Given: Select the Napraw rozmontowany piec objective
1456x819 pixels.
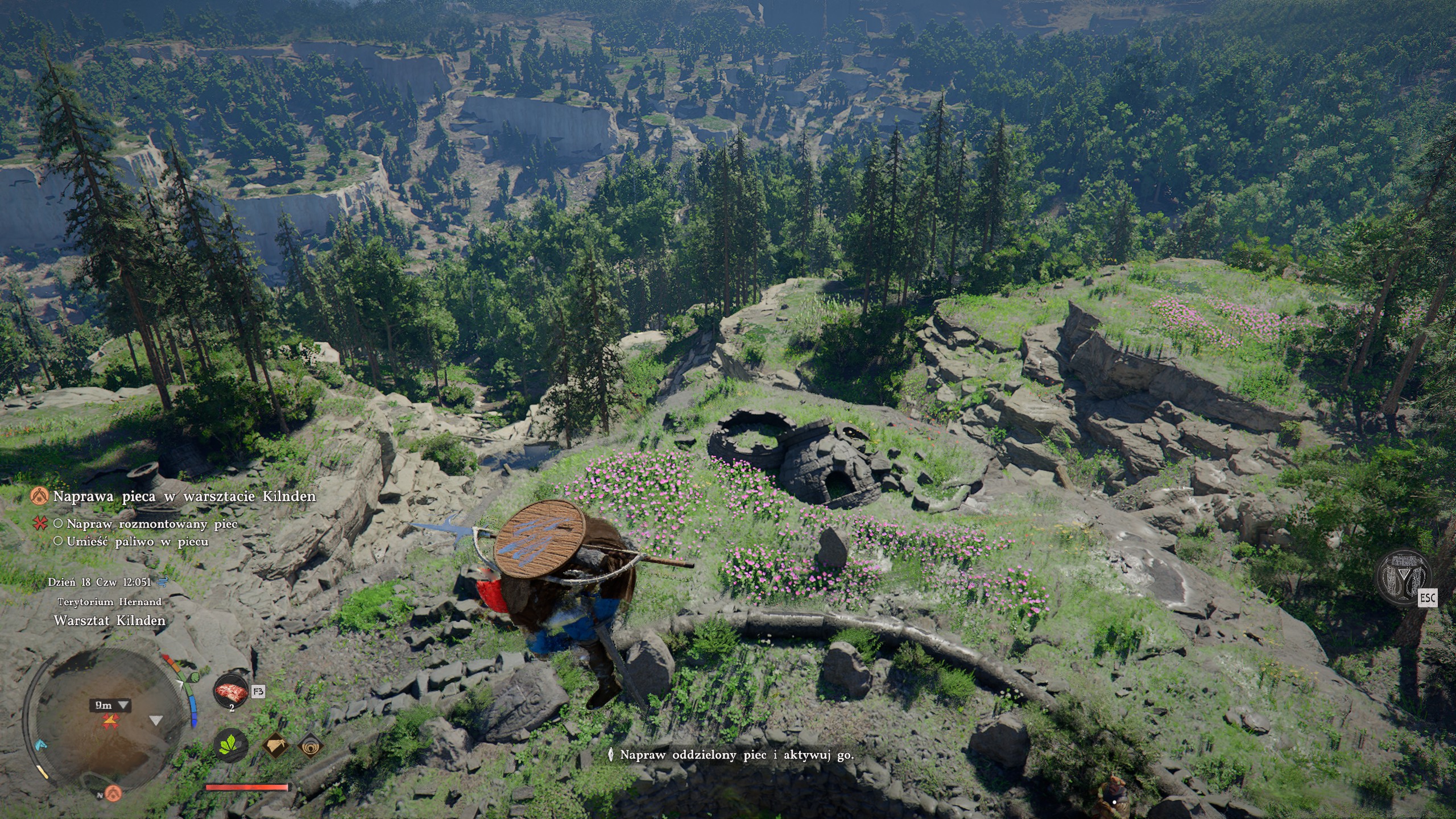Looking at the screenshot, I should (x=152, y=523).
